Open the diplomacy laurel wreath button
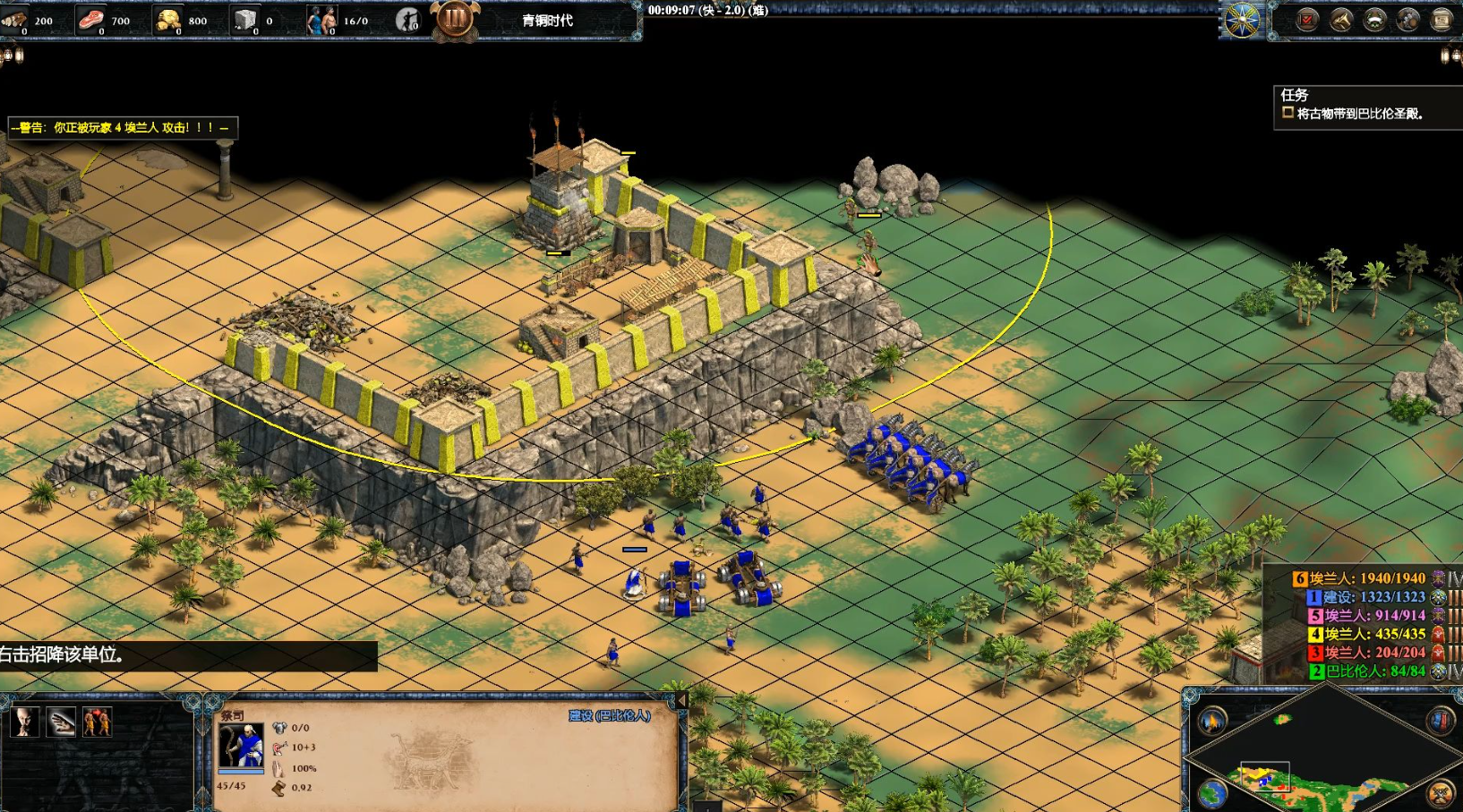This screenshot has width=1463, height=812. [1374, 20]
